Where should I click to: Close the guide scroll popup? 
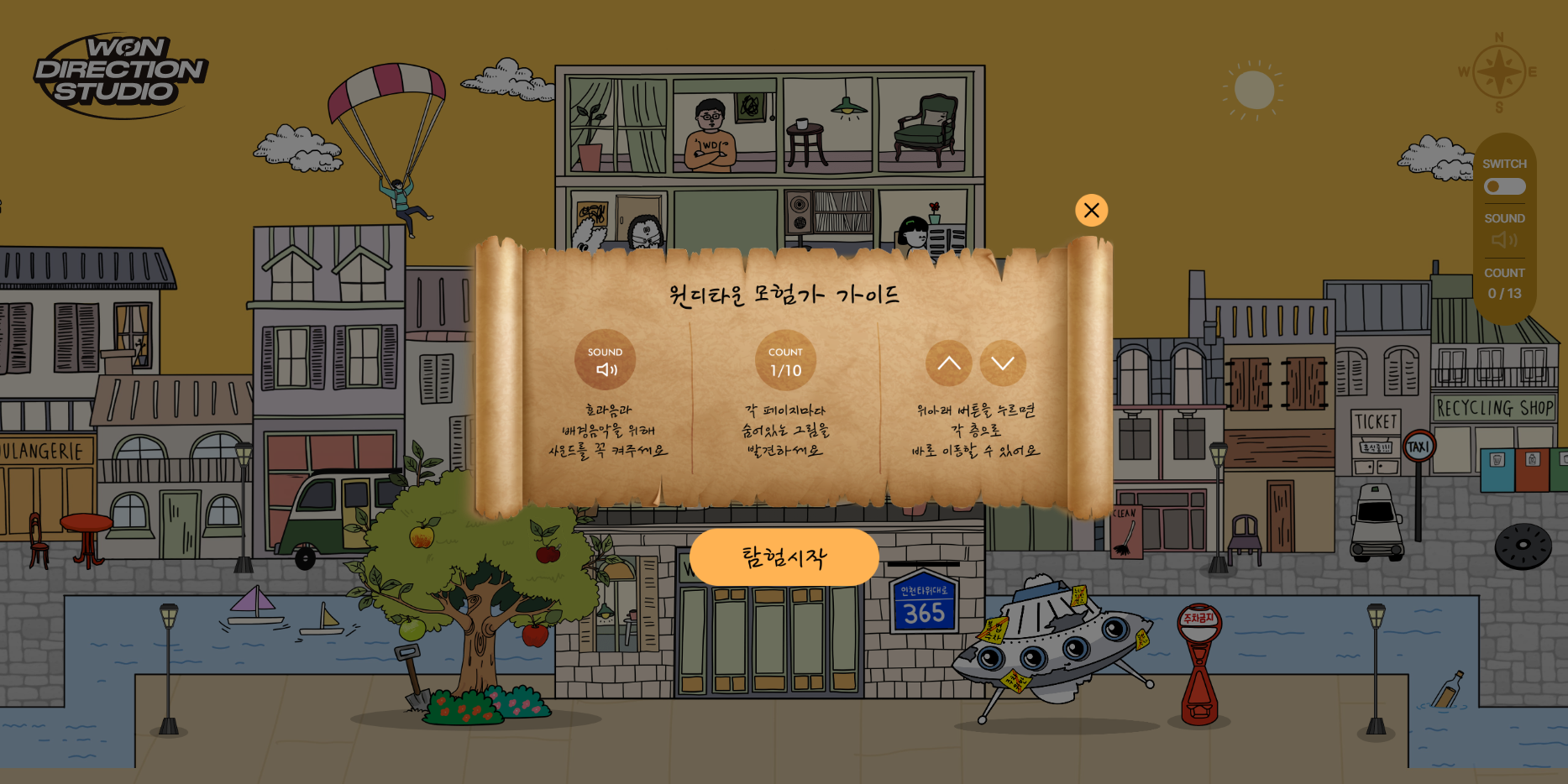1091,210
